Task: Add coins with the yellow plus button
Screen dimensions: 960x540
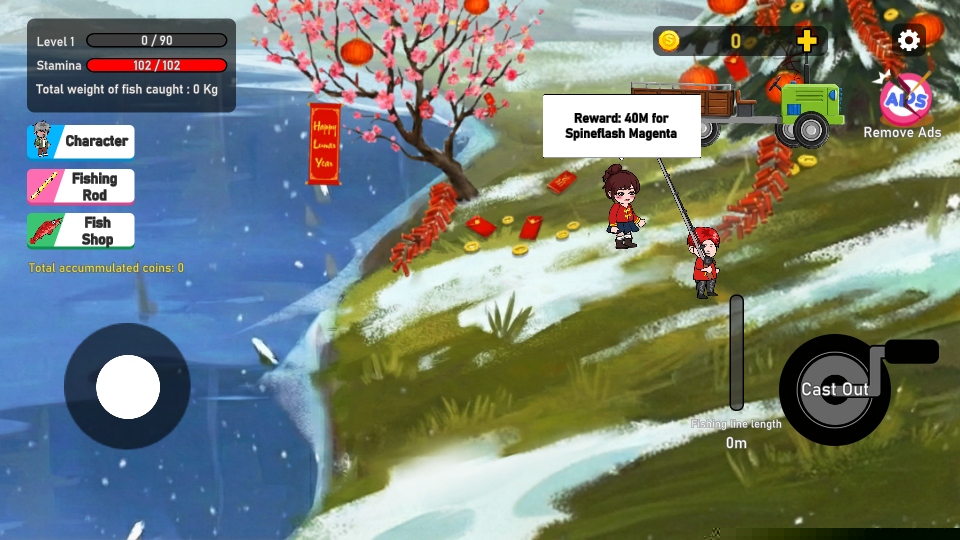Action: tap(807, 41)
